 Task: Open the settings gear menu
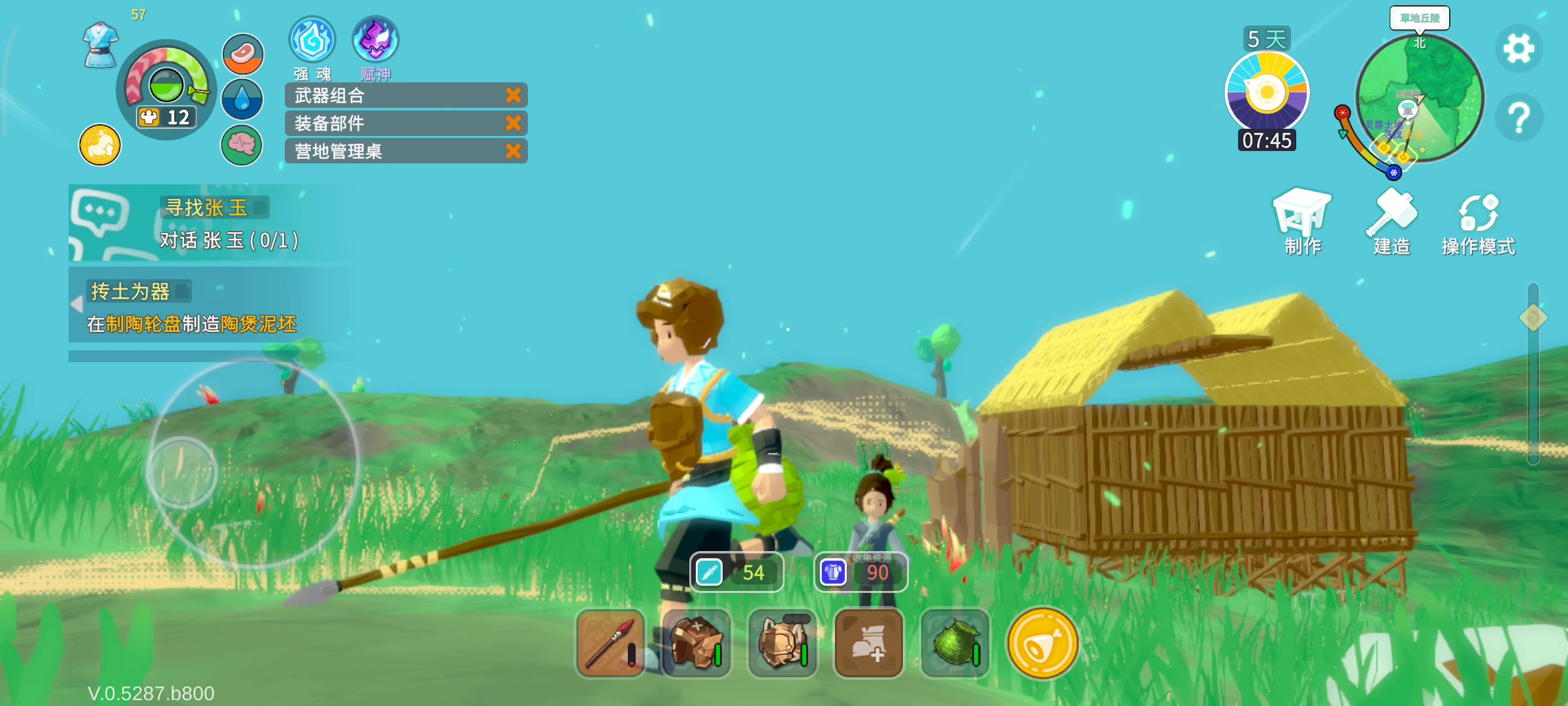pyautogui.click(x=1518, y=48)
